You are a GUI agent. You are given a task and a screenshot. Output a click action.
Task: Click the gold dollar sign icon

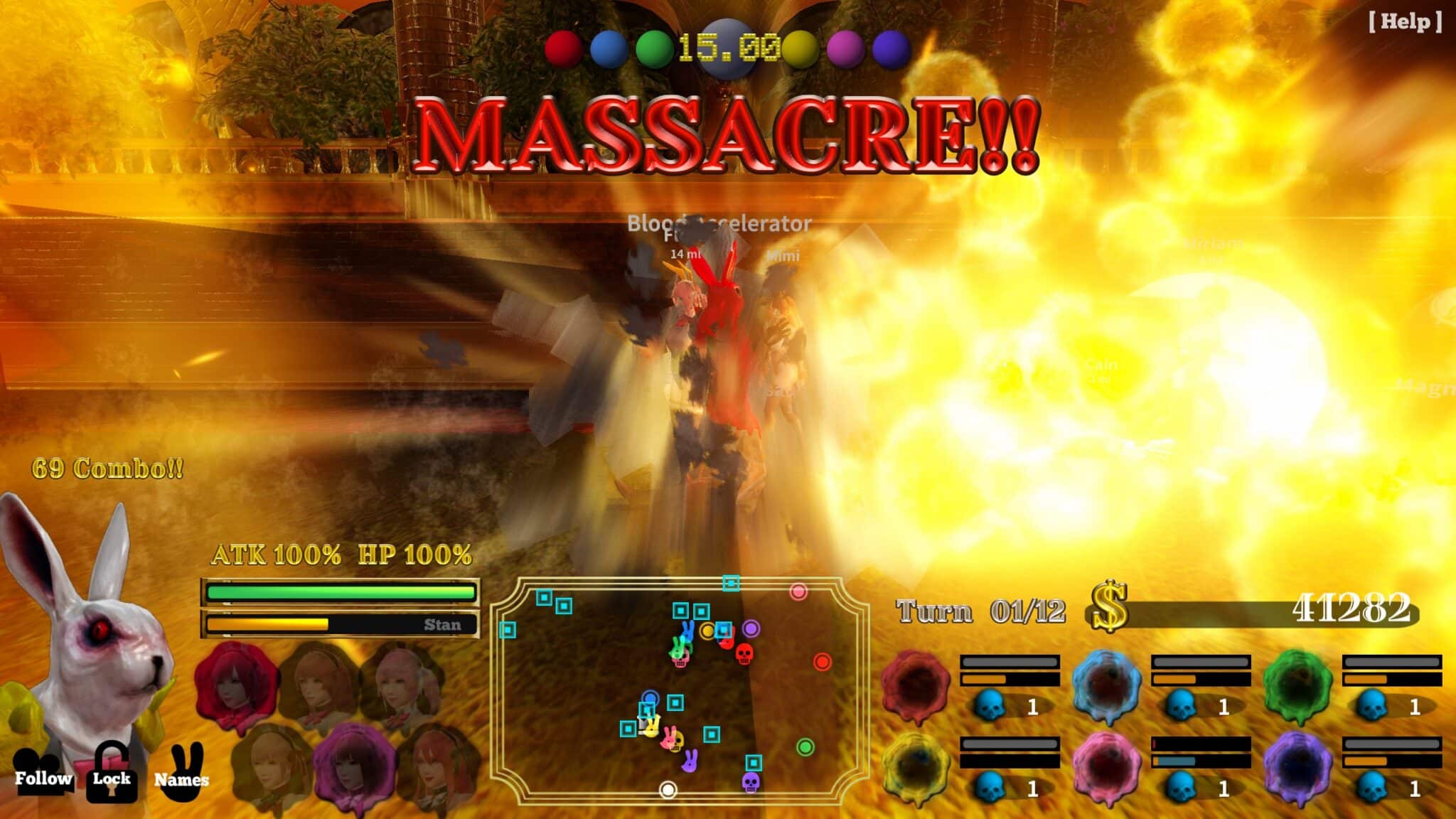1110,606
